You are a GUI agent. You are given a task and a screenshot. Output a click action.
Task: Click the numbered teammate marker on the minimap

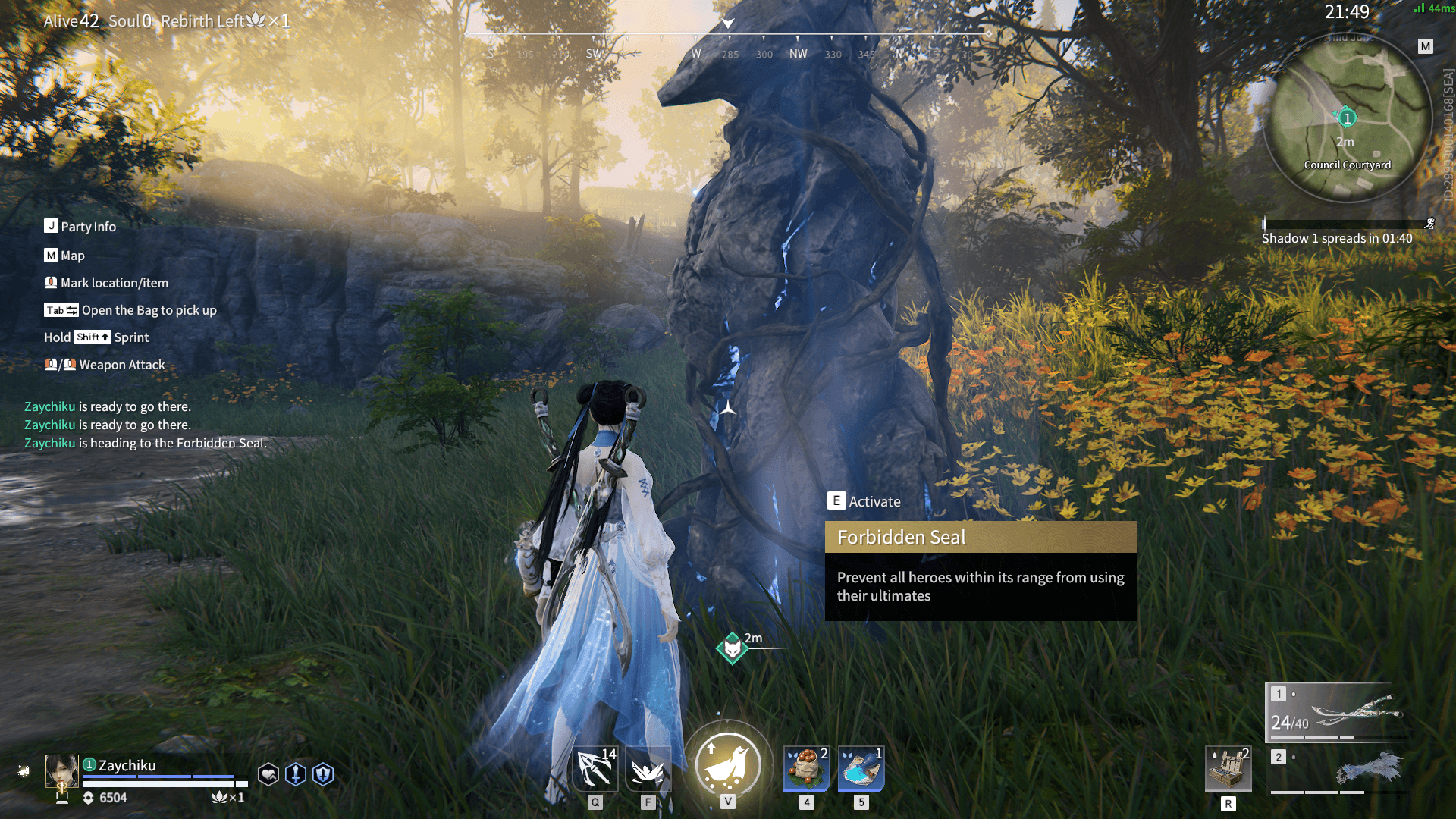(x=1347, y=118)
